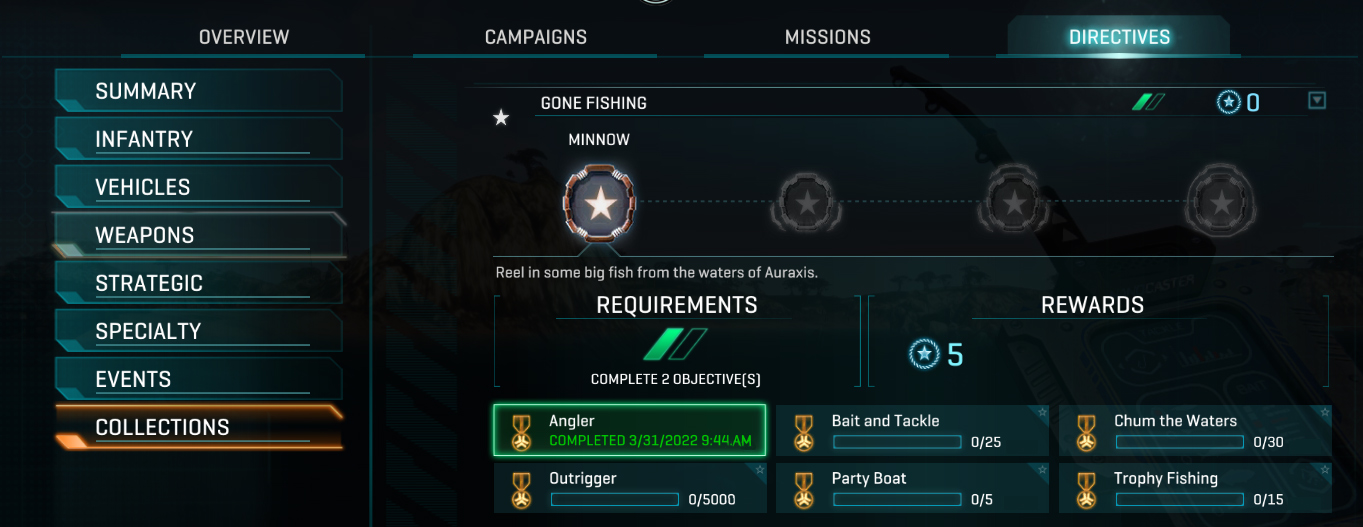Select the Party Boat objective
The width and height of the screenshot is (1363, 527).
point(912,488)
